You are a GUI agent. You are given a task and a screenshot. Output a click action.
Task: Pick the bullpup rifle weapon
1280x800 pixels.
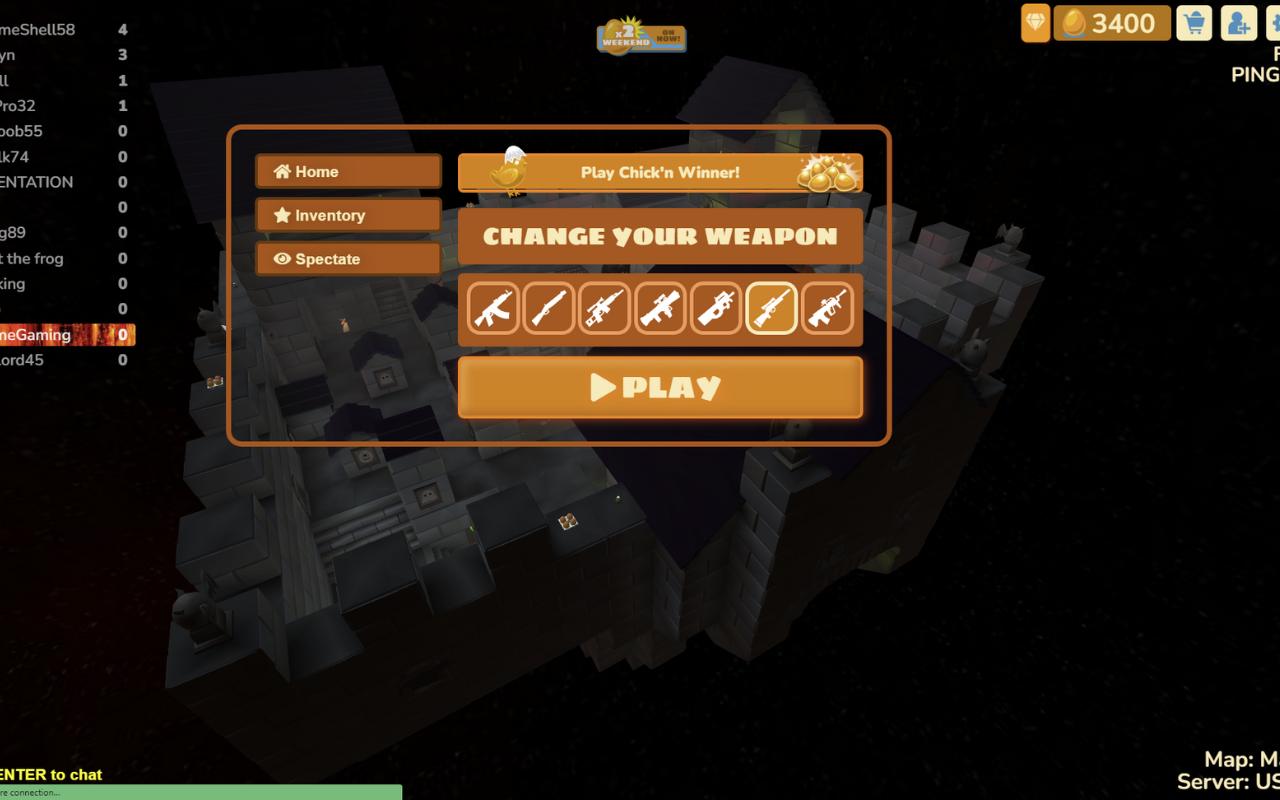point(827,308)
